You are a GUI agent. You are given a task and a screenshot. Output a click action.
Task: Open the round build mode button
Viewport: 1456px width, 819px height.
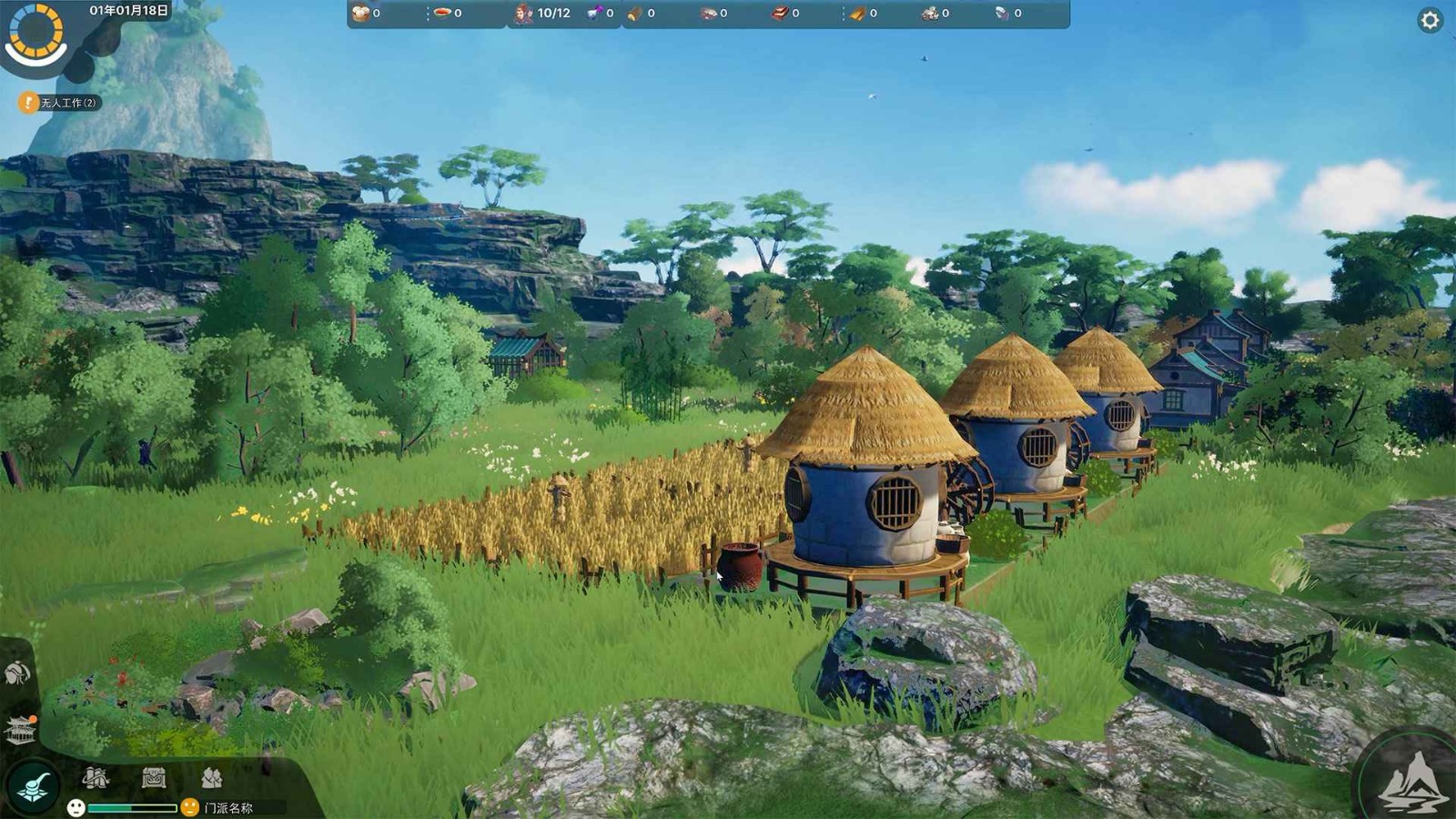tap(34, 784)
